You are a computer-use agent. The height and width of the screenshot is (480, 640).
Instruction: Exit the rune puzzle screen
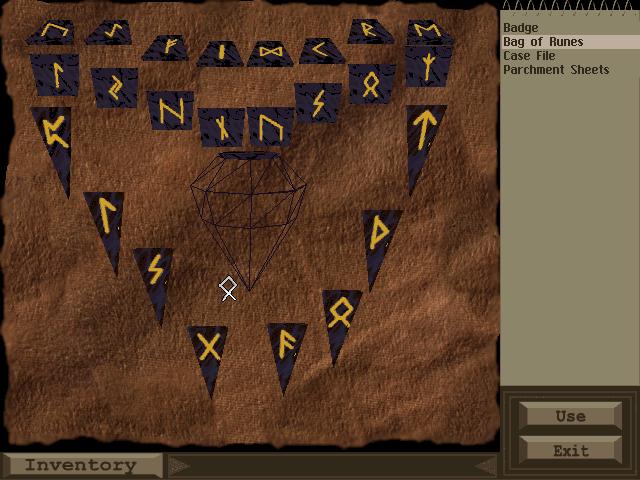coord(570,450)
